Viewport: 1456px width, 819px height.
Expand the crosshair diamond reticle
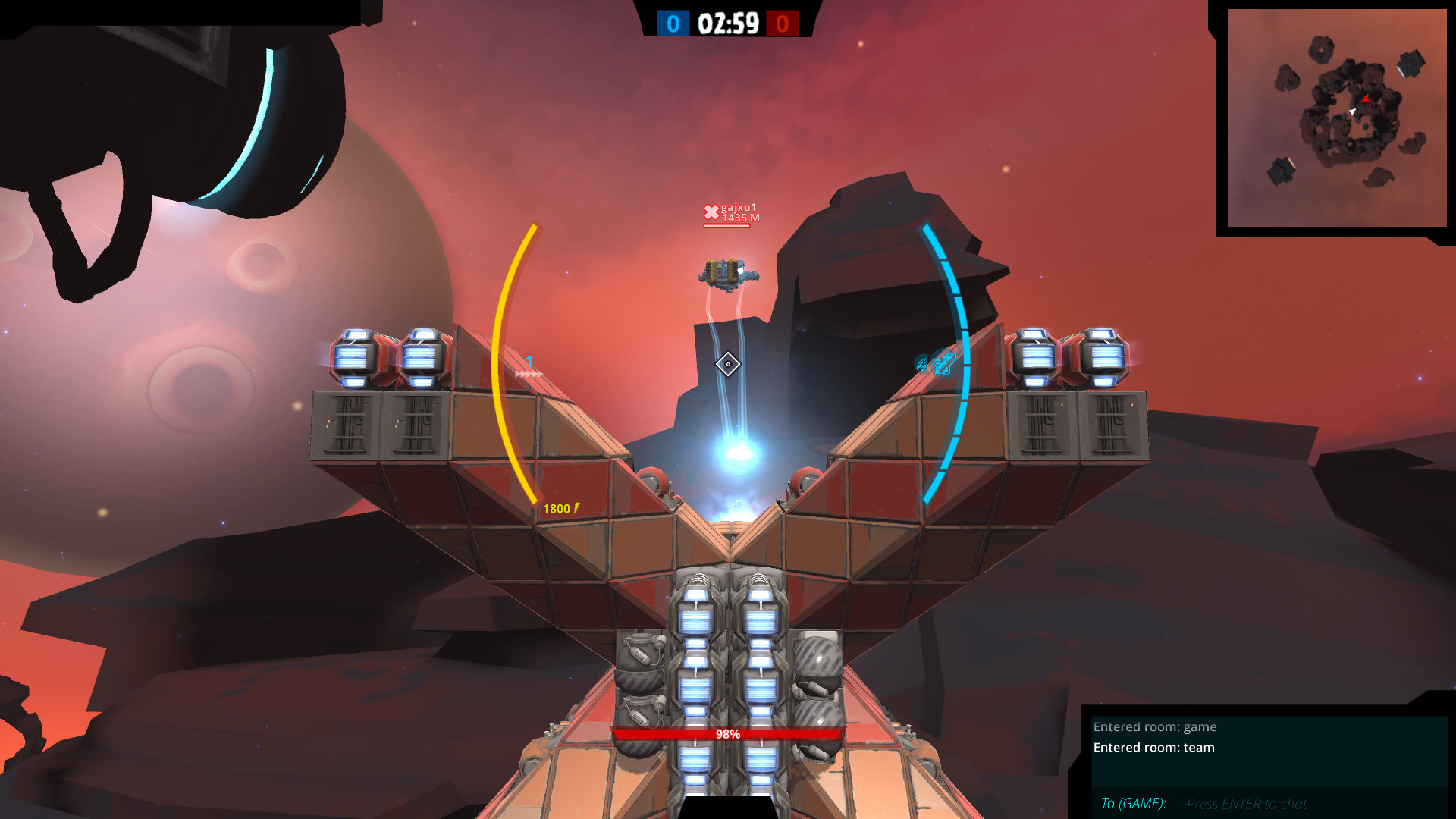(x=728, y=365)
